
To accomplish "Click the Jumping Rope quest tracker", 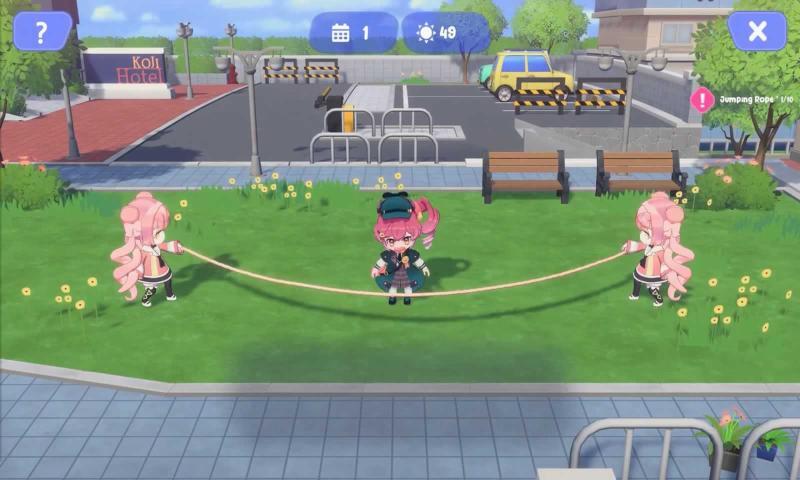I will 745,98.
